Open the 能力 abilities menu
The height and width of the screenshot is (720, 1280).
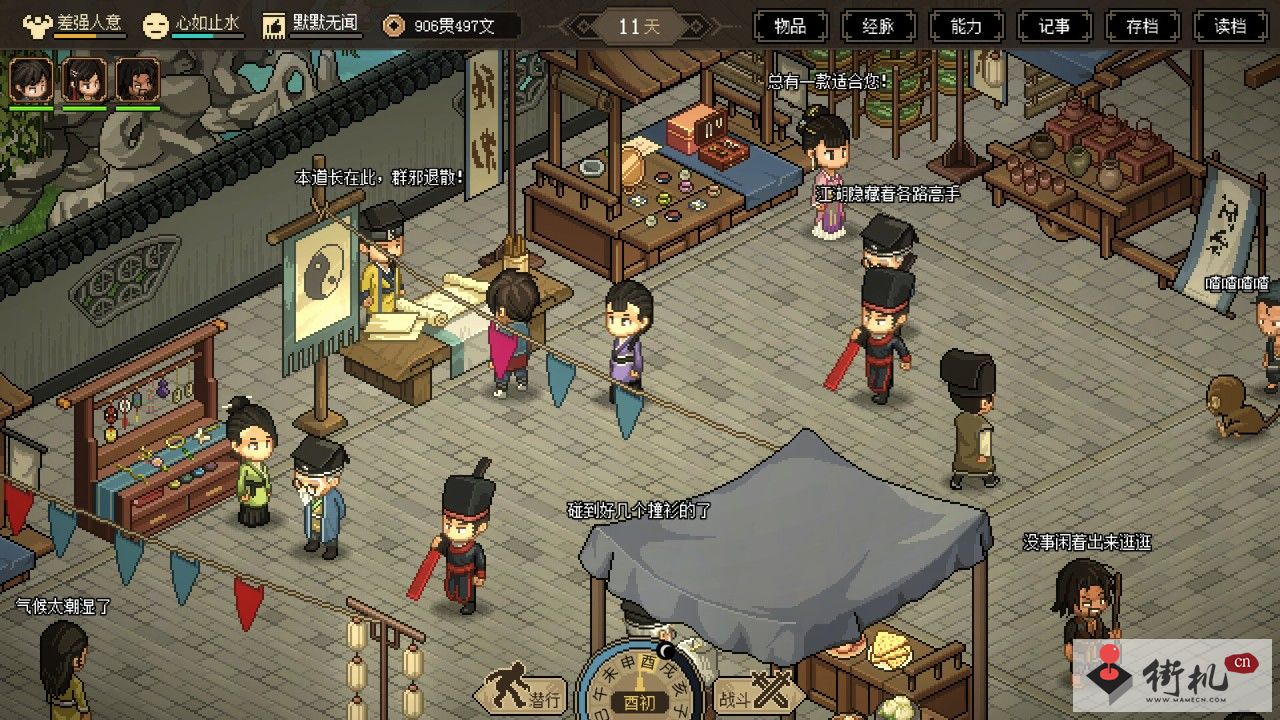pyautogui.click(x=966, y=26)
